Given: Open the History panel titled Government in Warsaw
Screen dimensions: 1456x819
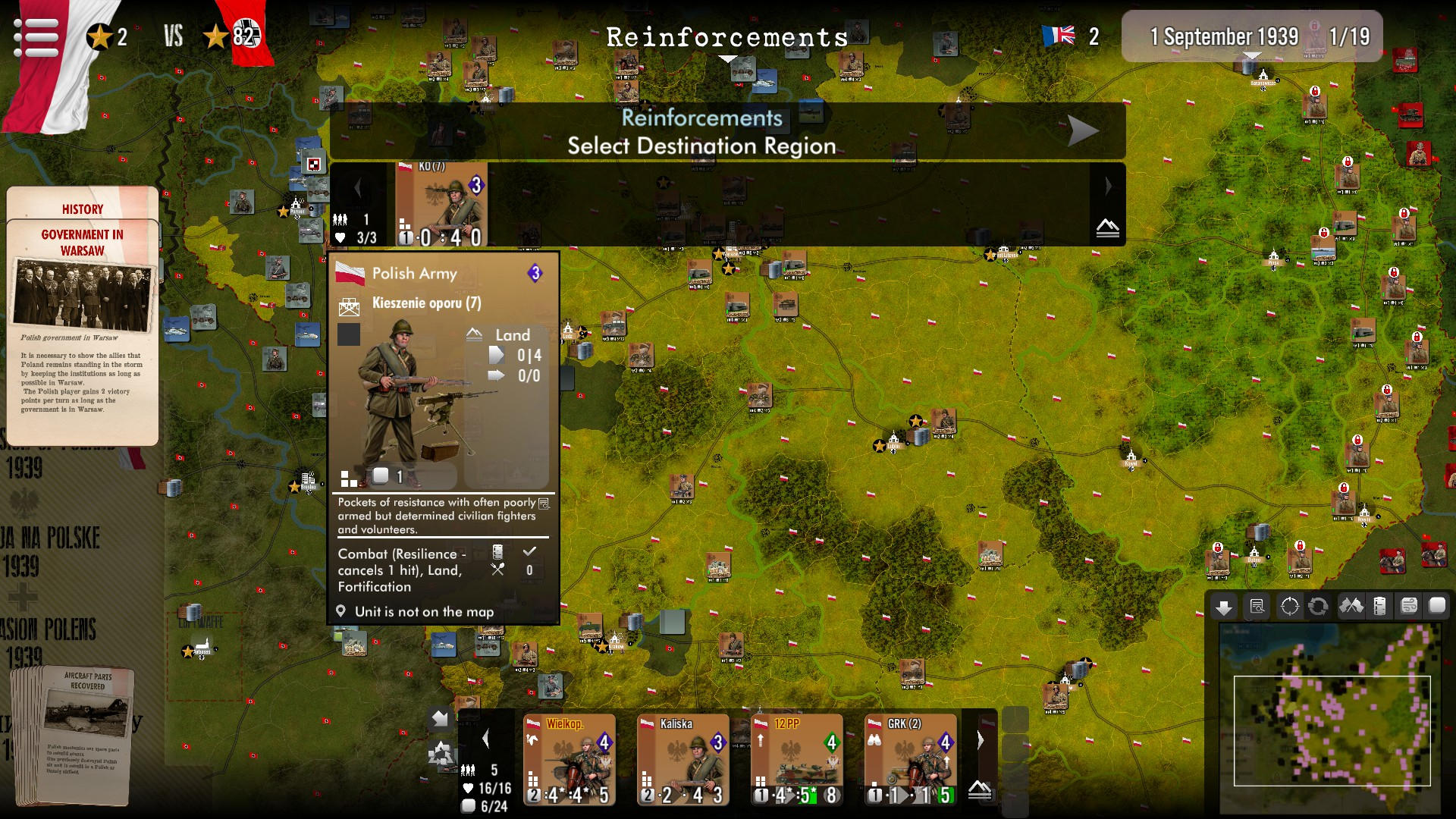Looking at the screenshot, I should (81, 318).
